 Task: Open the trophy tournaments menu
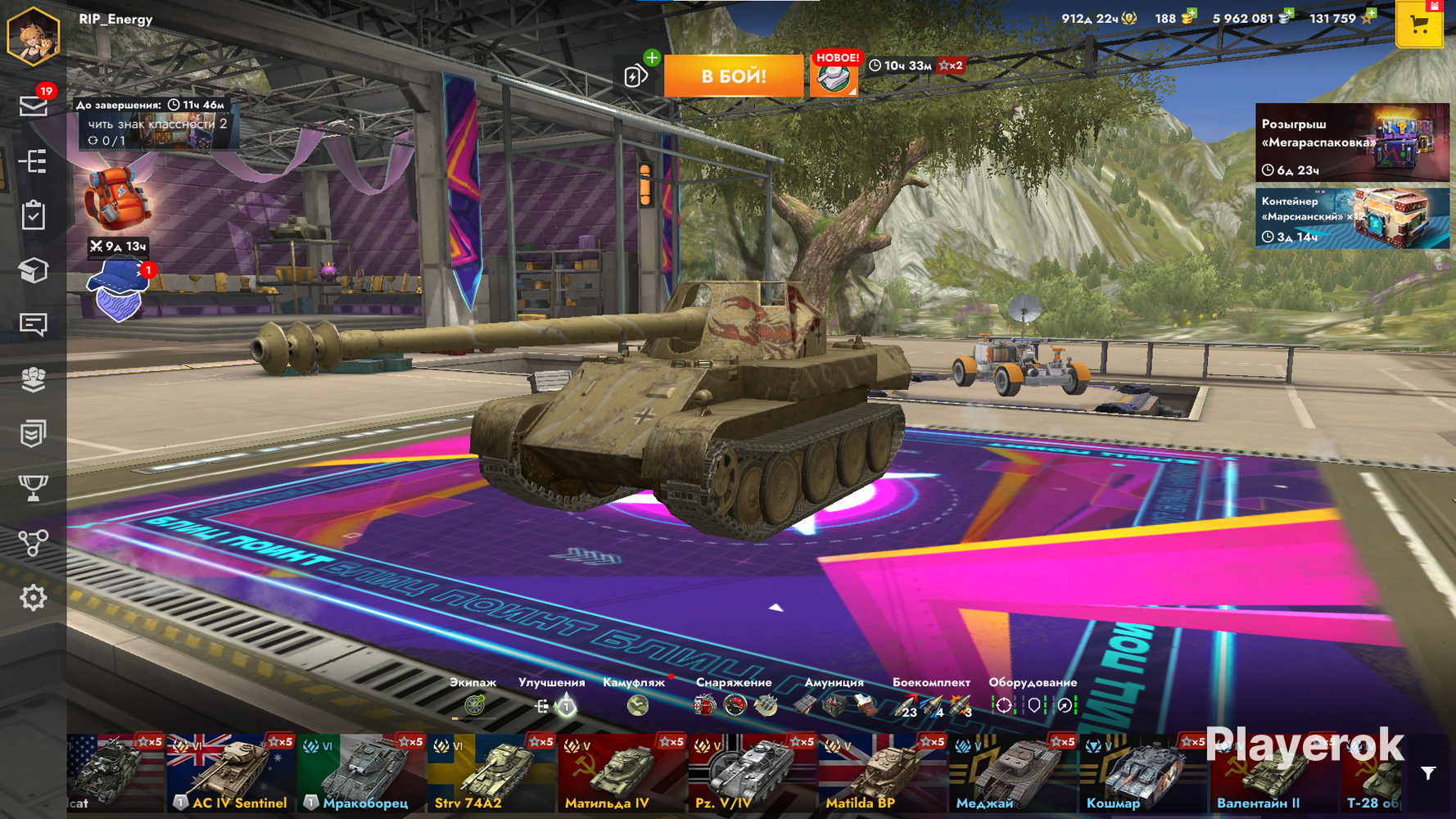tap(33, 488)
